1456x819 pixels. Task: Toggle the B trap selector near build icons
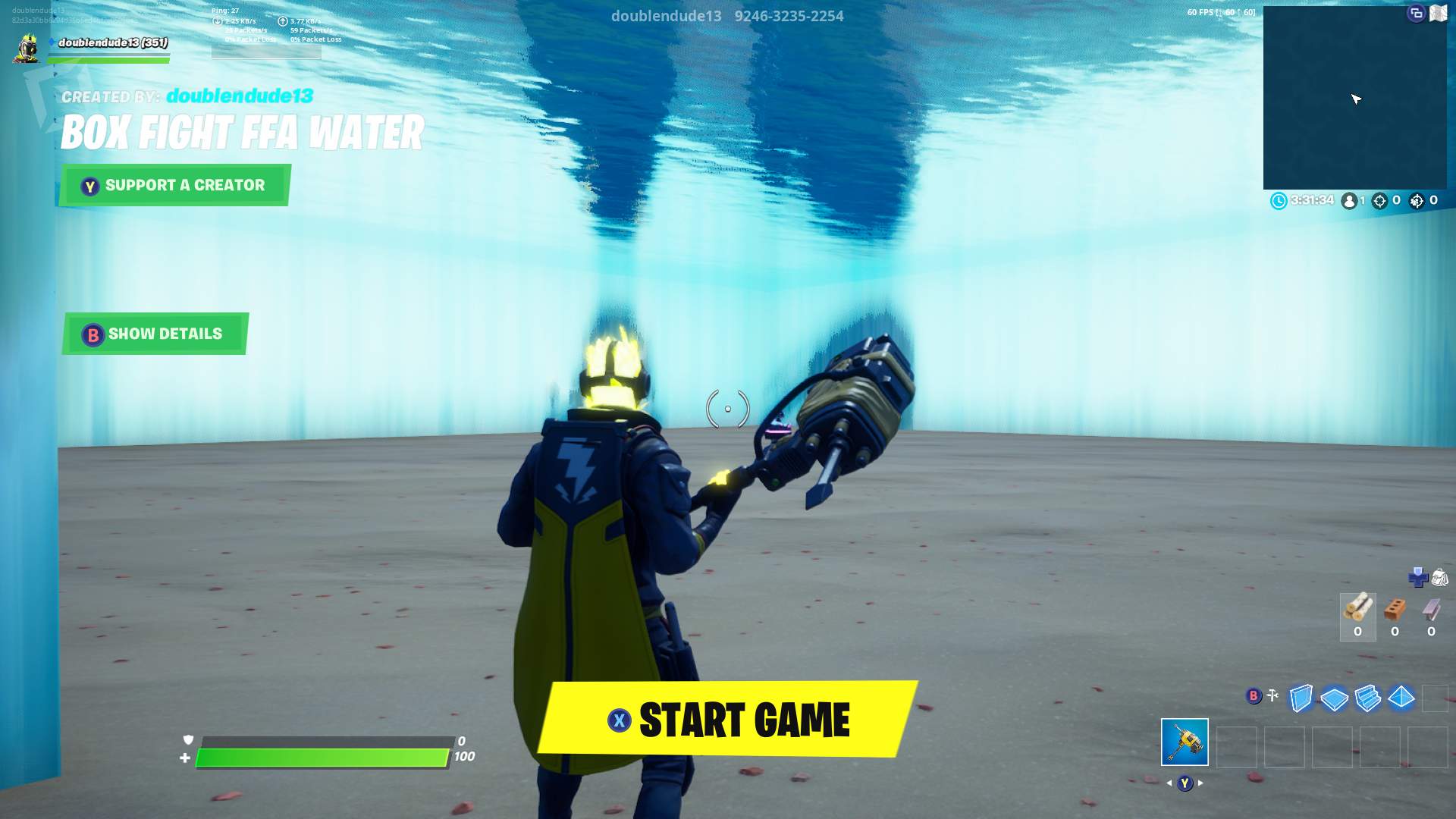1253,695
